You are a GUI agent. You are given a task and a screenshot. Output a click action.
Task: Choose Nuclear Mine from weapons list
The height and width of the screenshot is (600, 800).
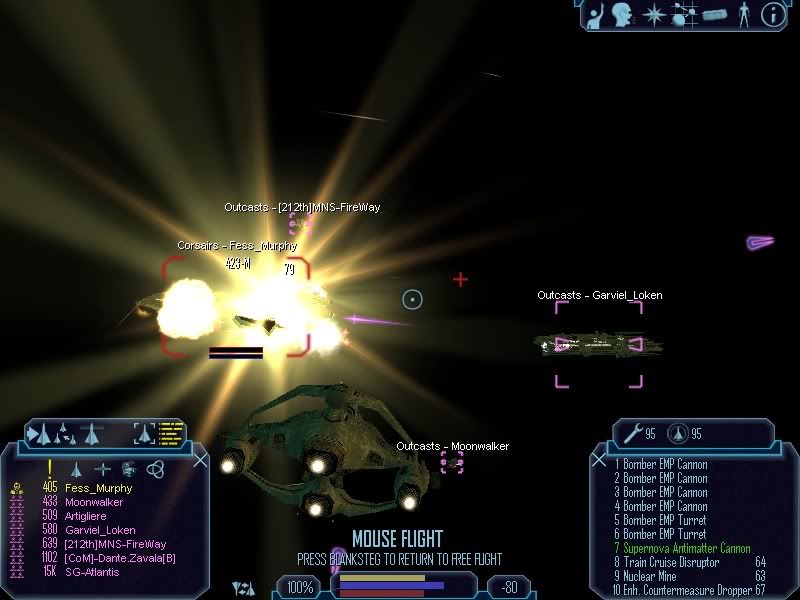(x=651, y=576)
